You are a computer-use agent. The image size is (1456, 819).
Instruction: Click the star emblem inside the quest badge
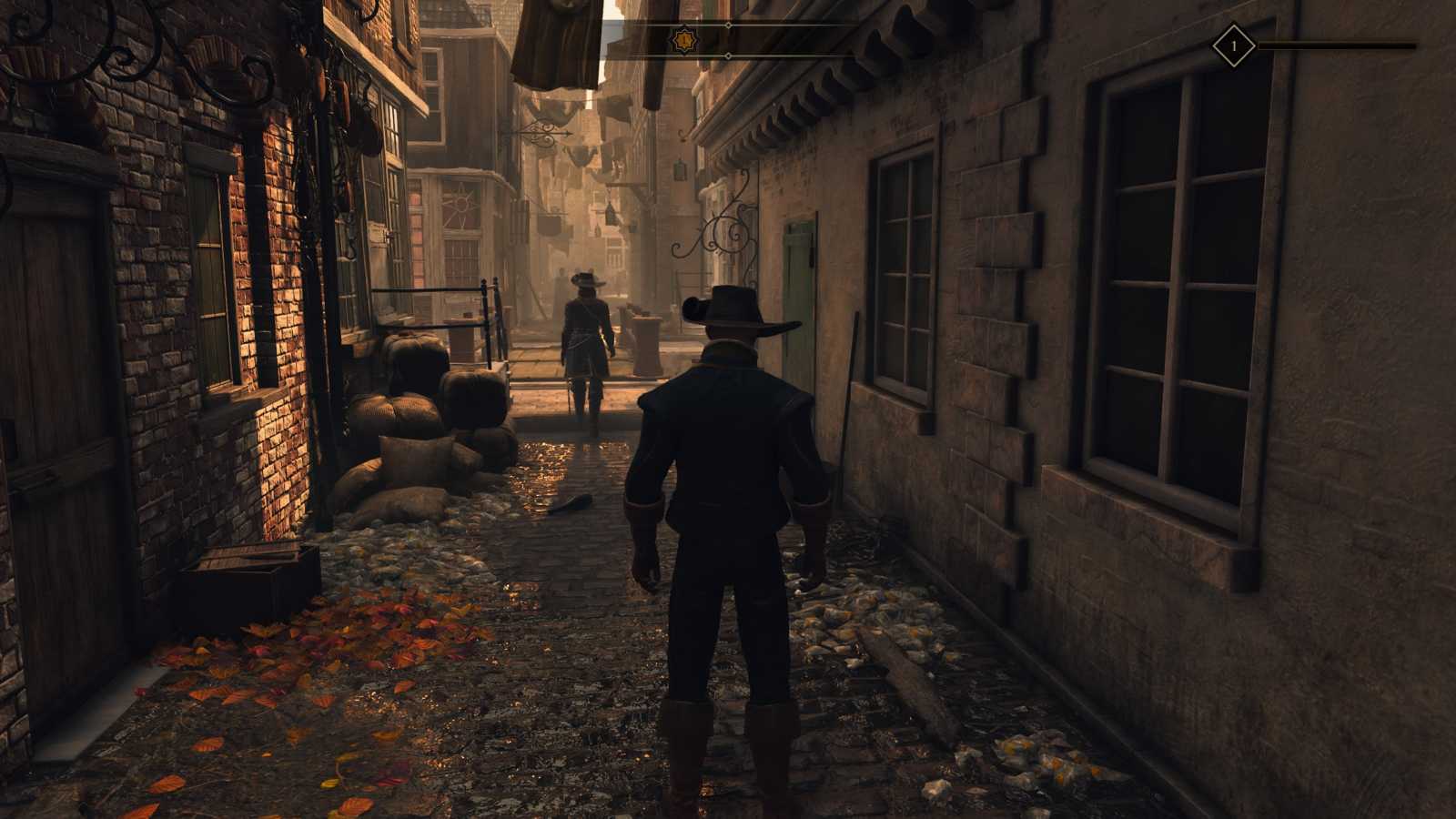[684, 39]
